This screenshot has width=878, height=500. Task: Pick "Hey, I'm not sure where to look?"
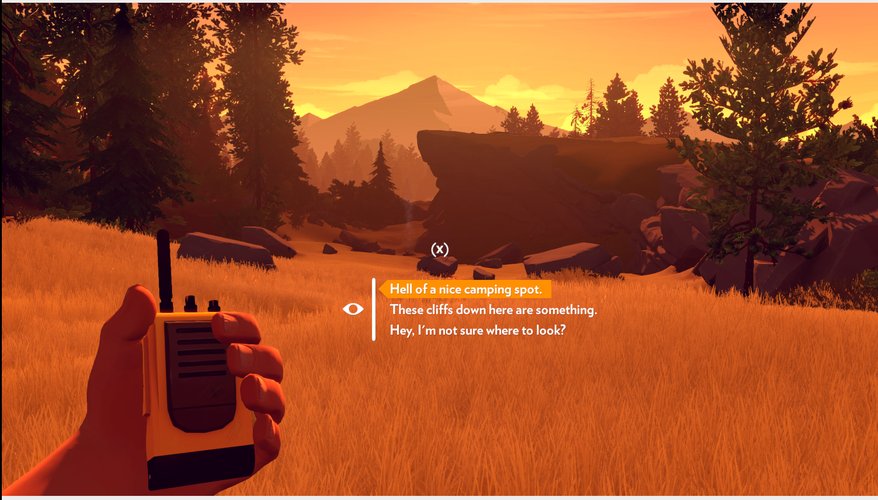[477, 330]
